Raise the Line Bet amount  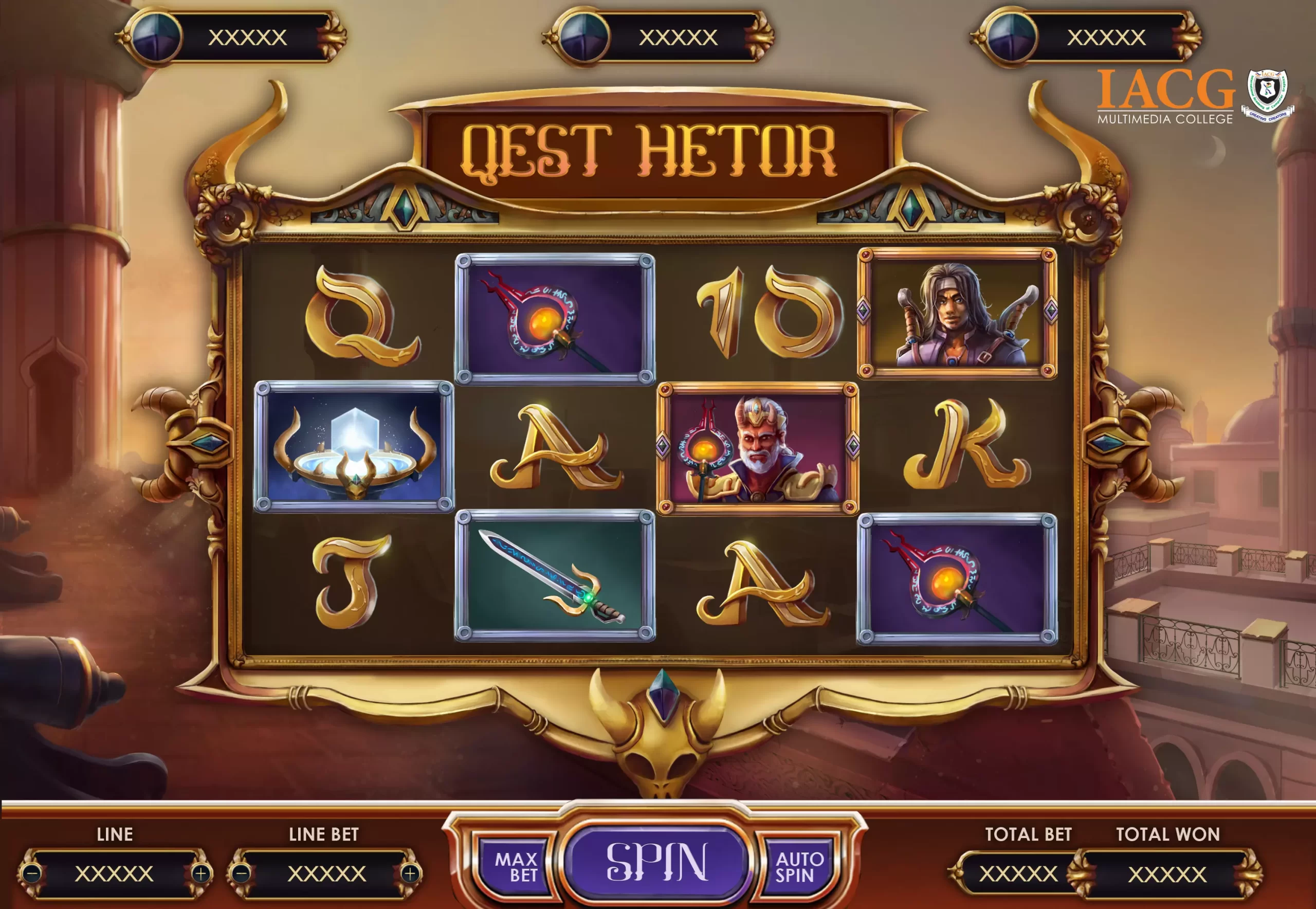click(410, 873)
